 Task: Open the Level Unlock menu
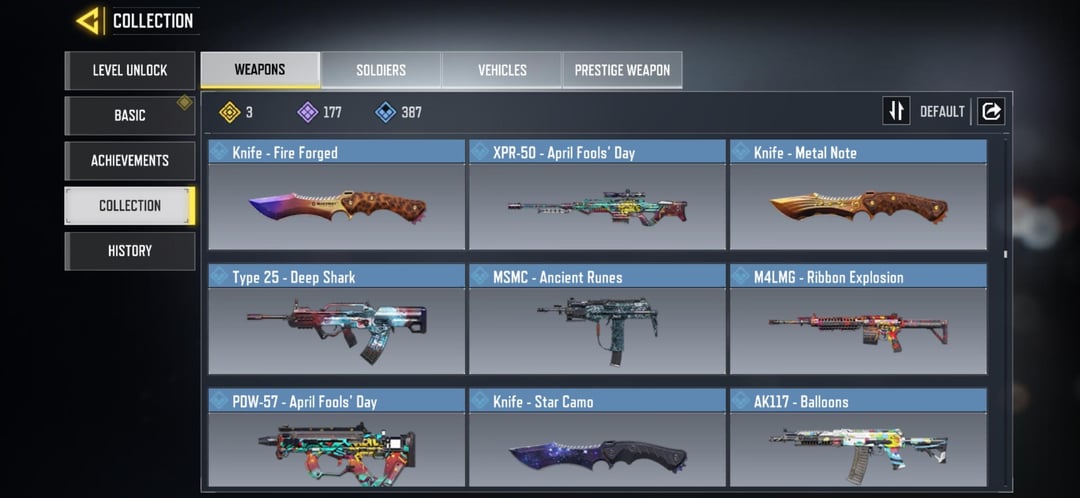130,70
